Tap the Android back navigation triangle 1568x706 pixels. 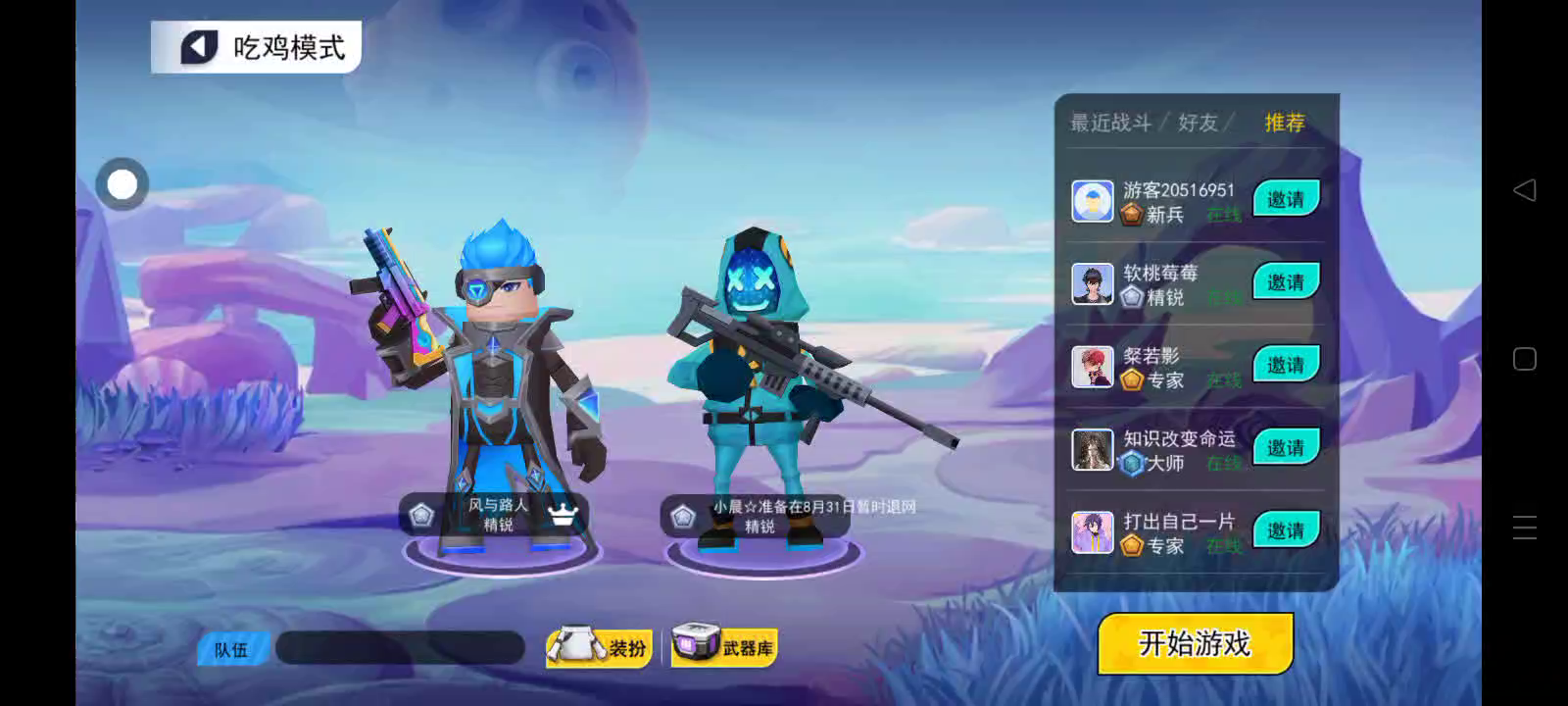tap(1524, 190)
